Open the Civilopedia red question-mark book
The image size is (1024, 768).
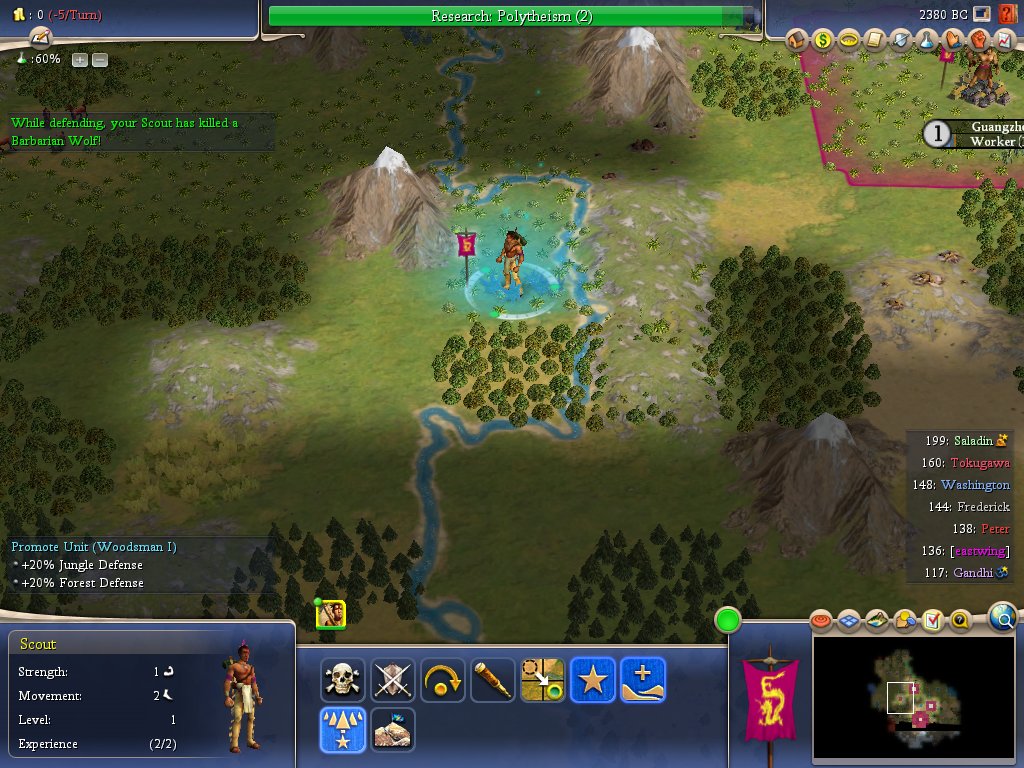[1008, 14]
